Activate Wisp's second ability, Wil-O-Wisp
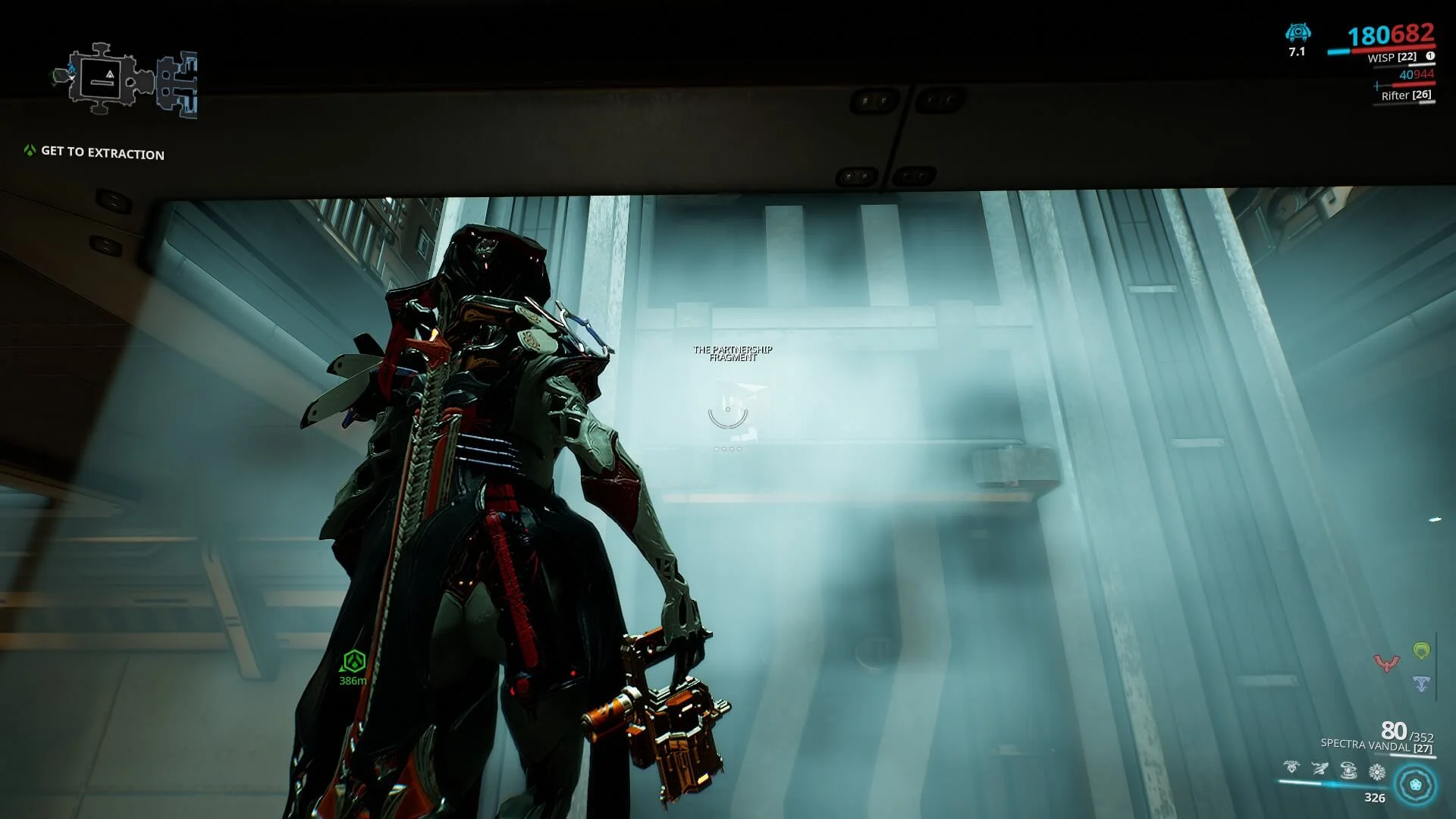The width and height of the screenshot is (1456, 819). [1319, 770]
